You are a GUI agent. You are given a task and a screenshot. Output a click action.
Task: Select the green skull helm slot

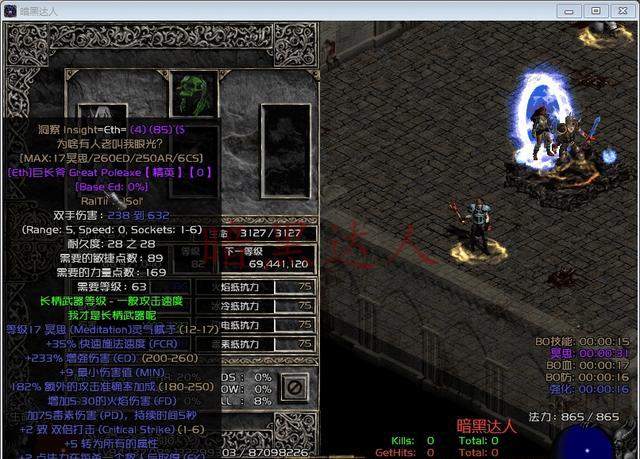point(193,94)
